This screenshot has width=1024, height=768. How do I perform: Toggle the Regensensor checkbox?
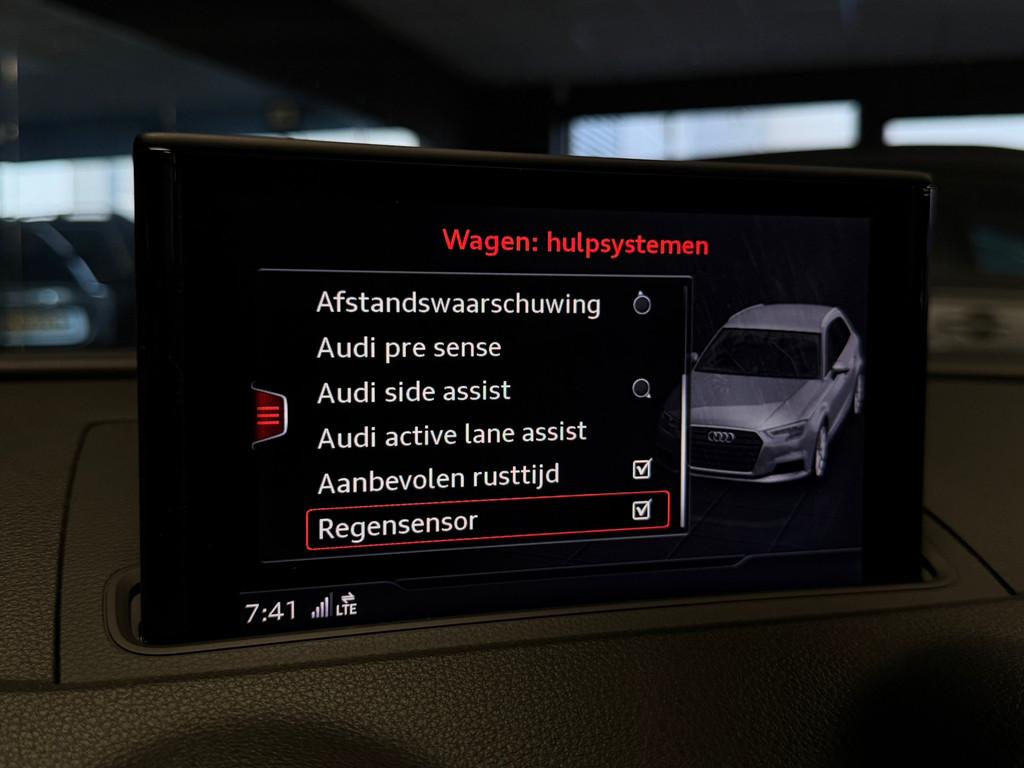click(642, 511)
